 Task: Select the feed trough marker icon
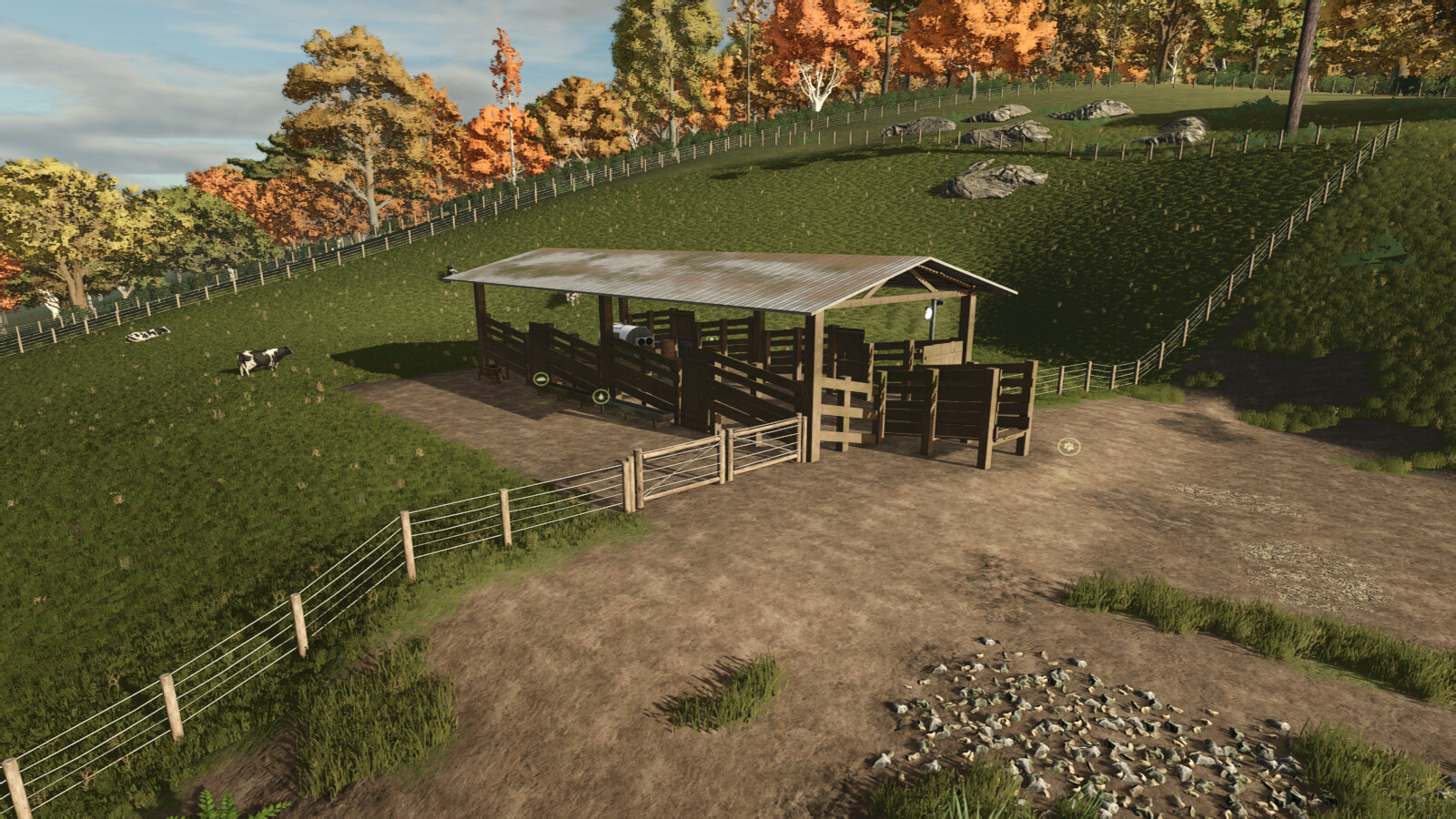tap(541, 378)
